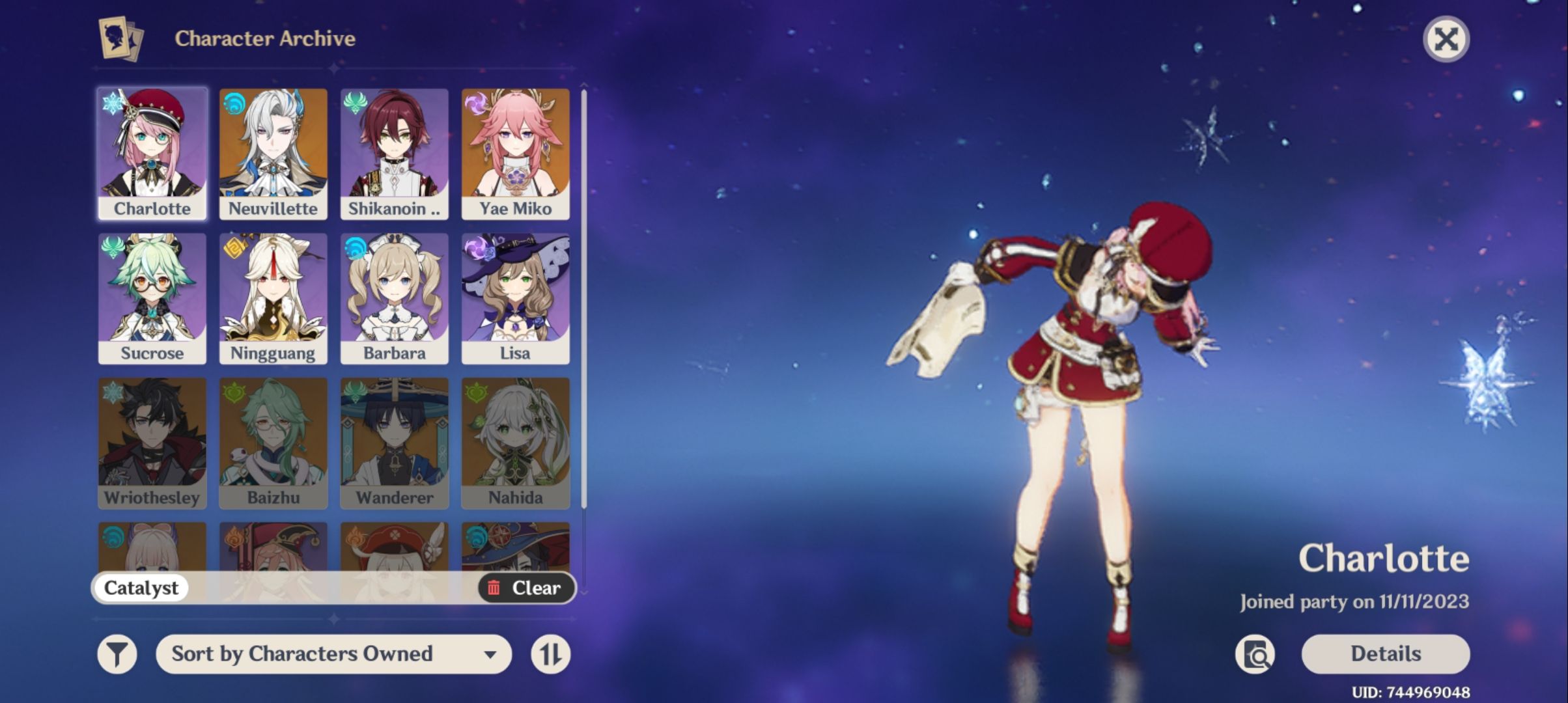
Task: Close the Character Archive screen
Action: pos(1446,39)
